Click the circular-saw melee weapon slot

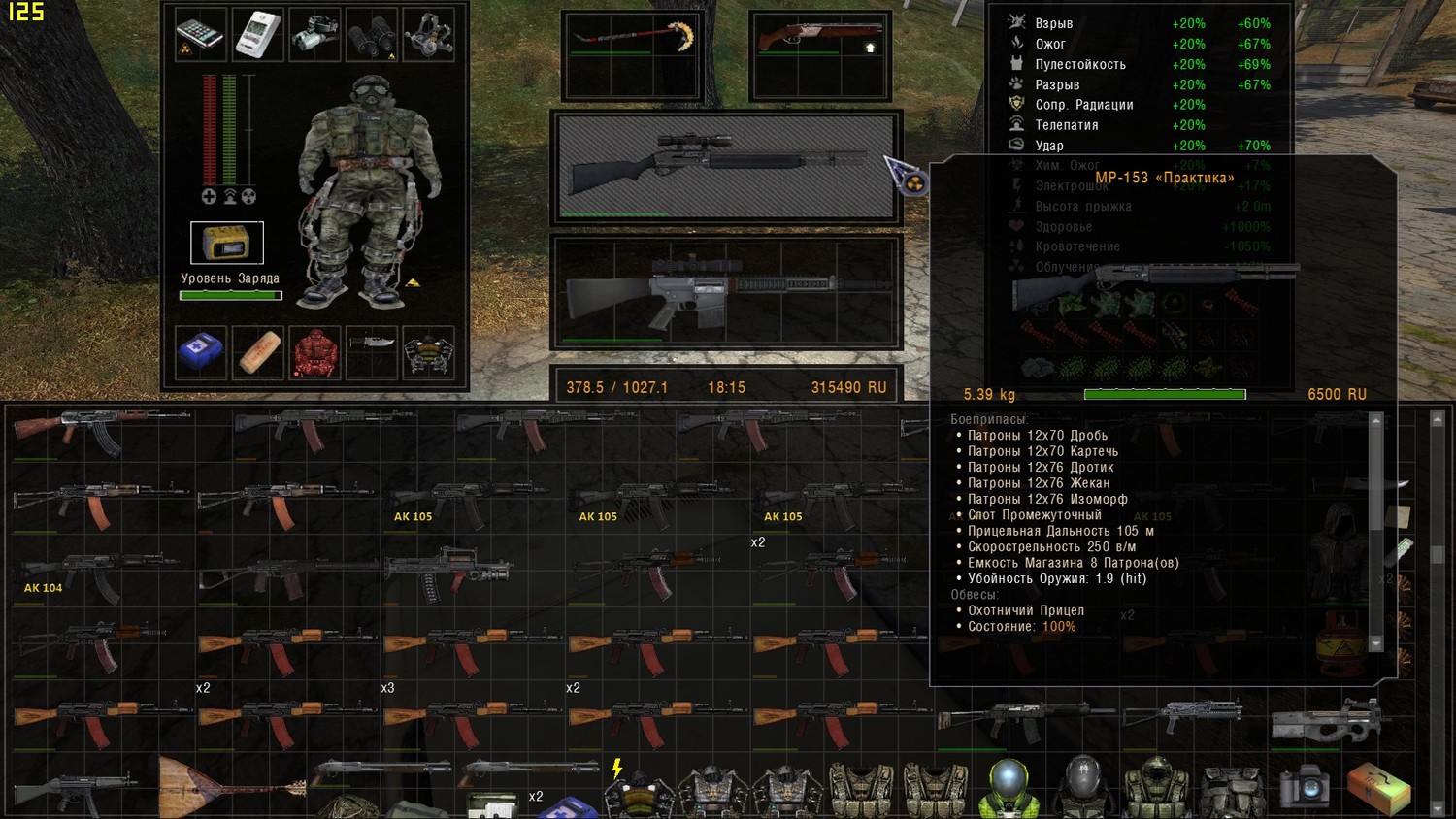coord(632,44)
